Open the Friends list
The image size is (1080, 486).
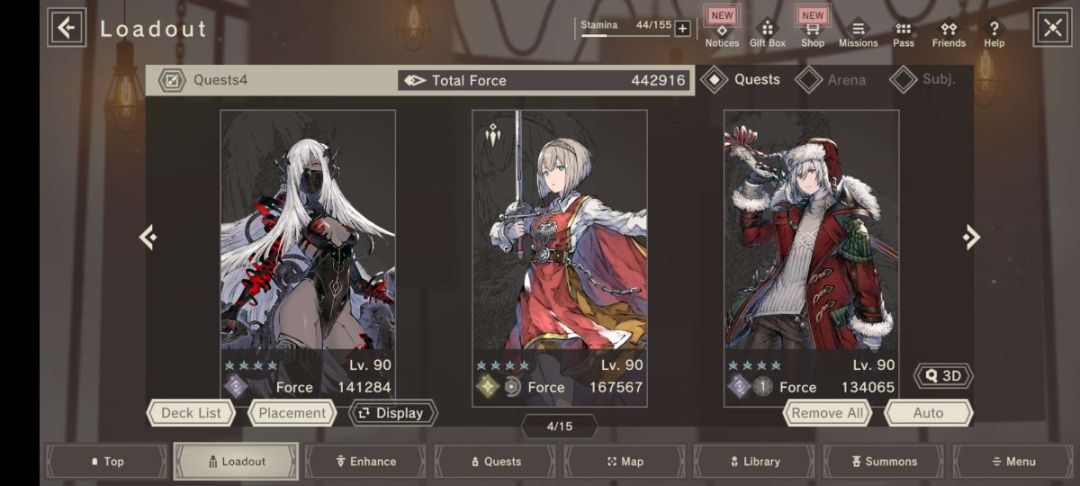(x=948, y=34)
